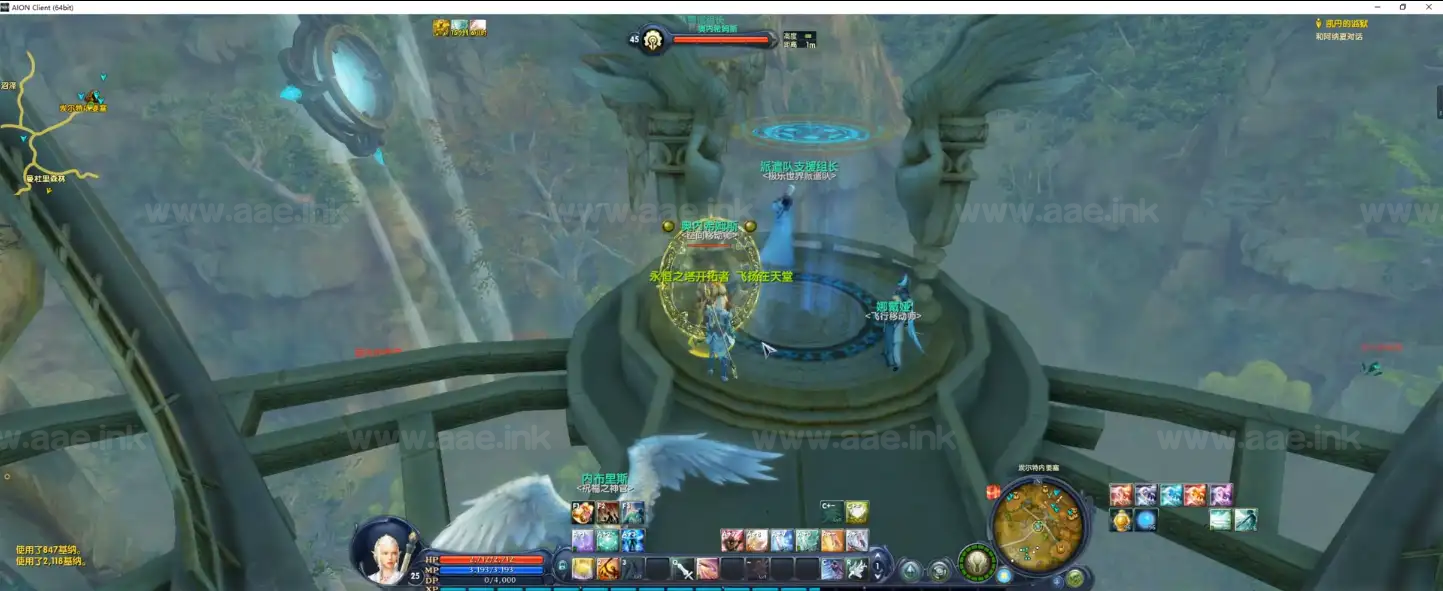Select the target's gear emblem portrait
This screenshot has width=1443, height=591.
click(653, 40)
